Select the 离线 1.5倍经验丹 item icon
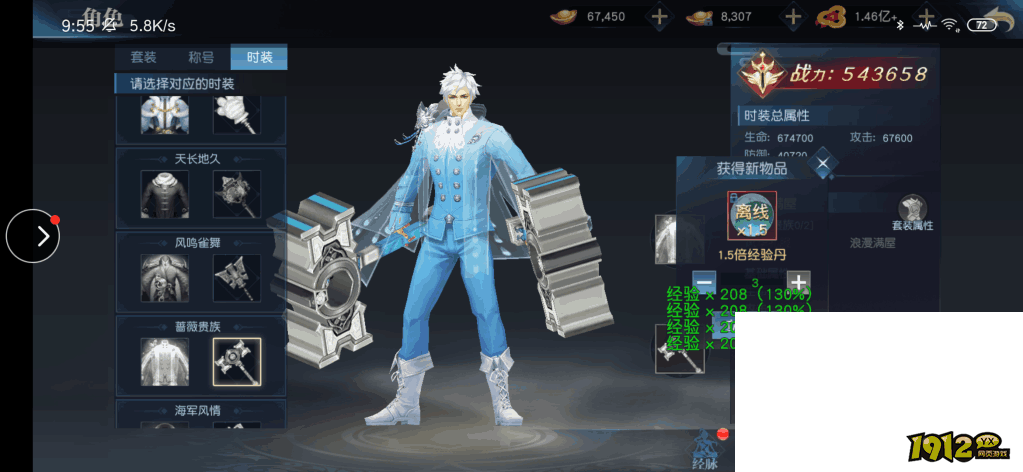 coord(752,216)
